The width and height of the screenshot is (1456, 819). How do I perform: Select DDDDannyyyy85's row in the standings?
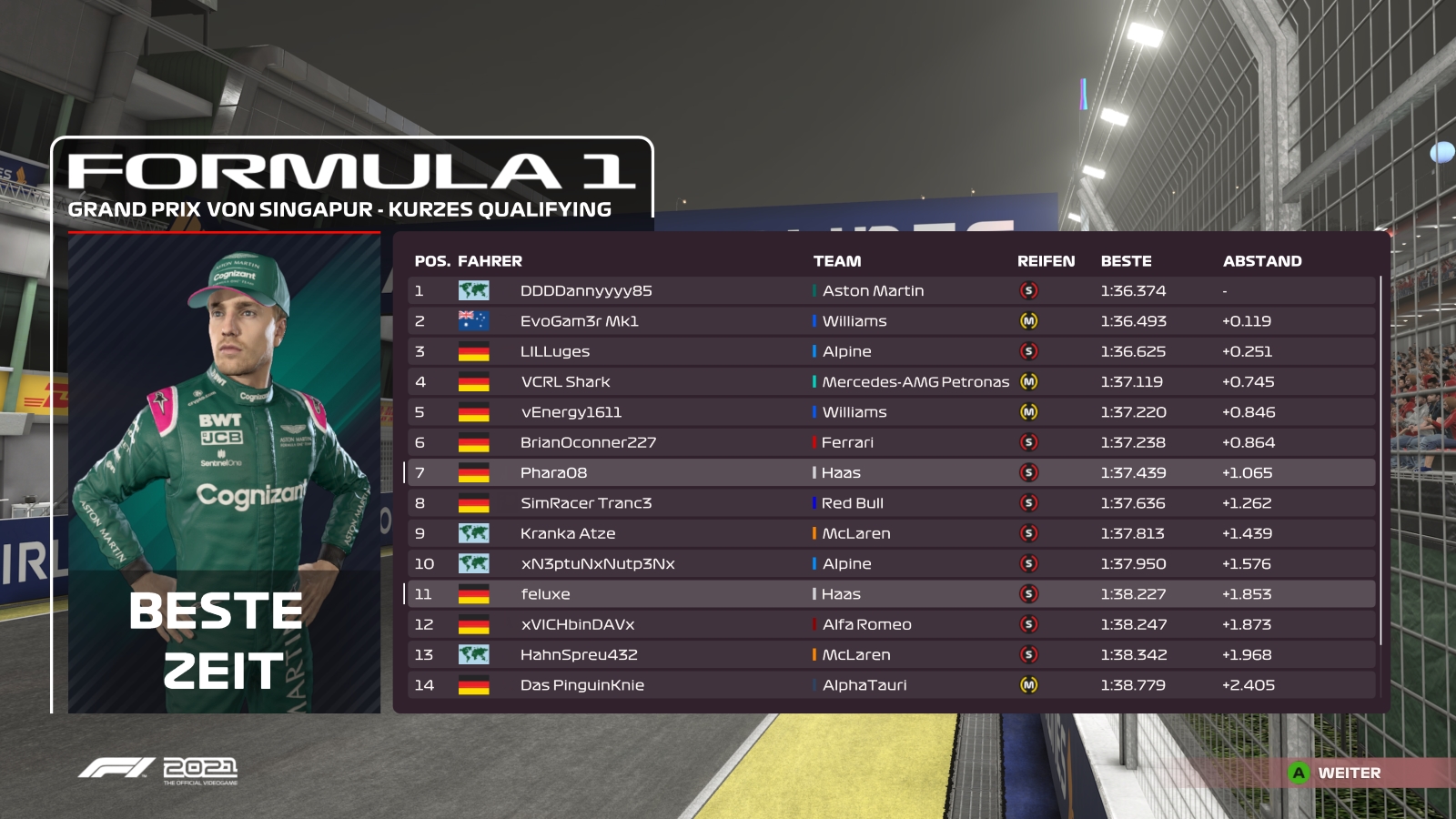tap(890, 291)
